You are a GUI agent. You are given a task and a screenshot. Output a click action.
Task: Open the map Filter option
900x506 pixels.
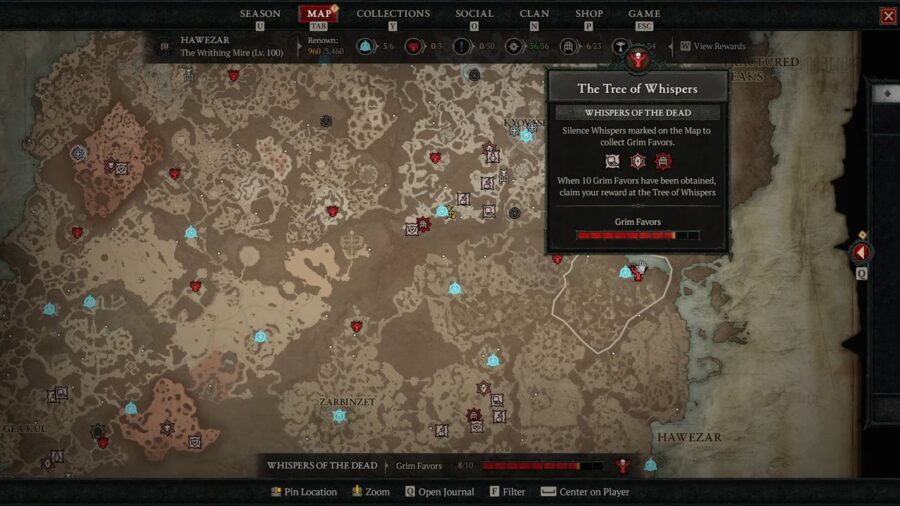507,492
